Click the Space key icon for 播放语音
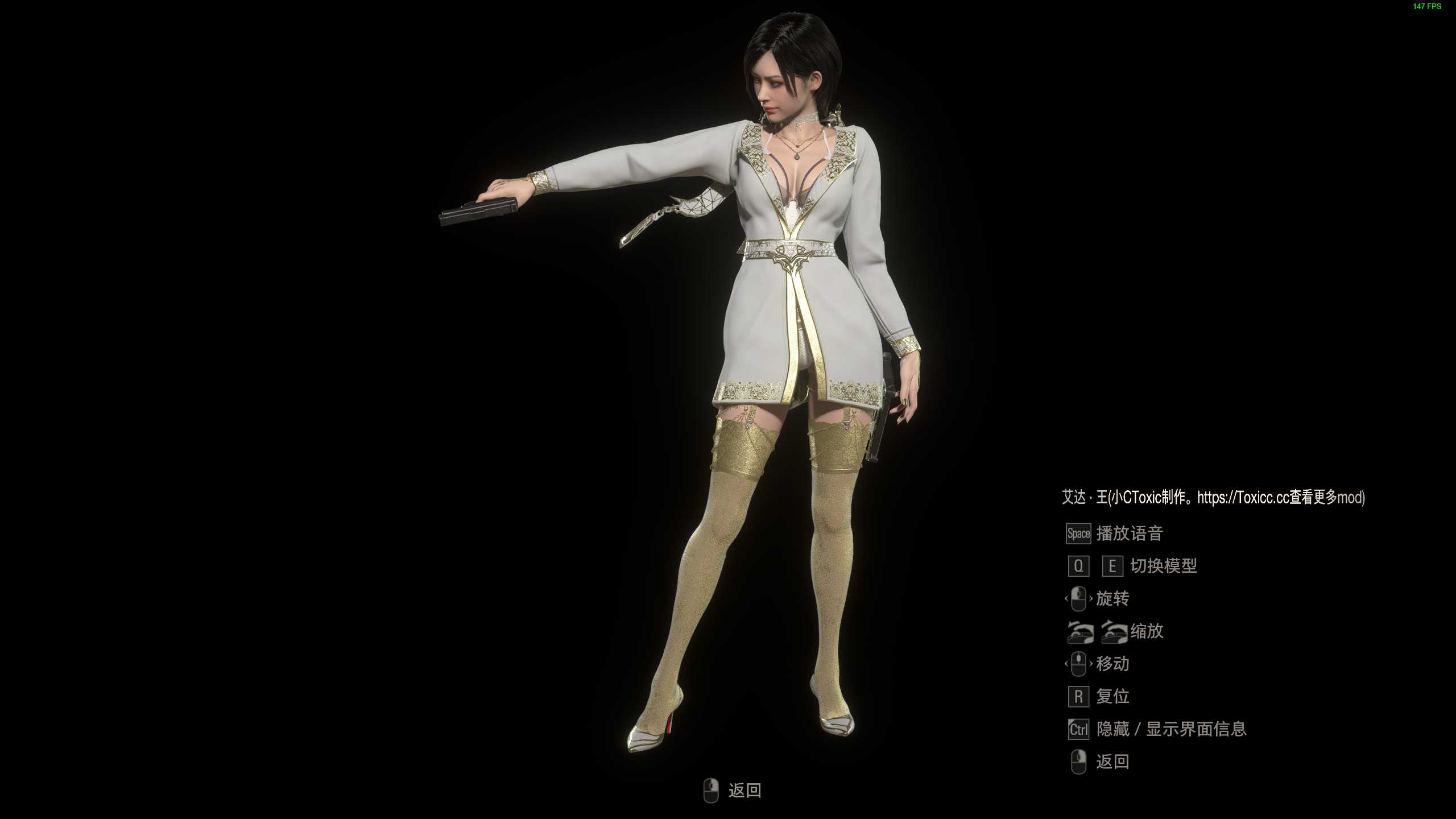Screen dimensions: 1456x819 tap(1078, 535)
